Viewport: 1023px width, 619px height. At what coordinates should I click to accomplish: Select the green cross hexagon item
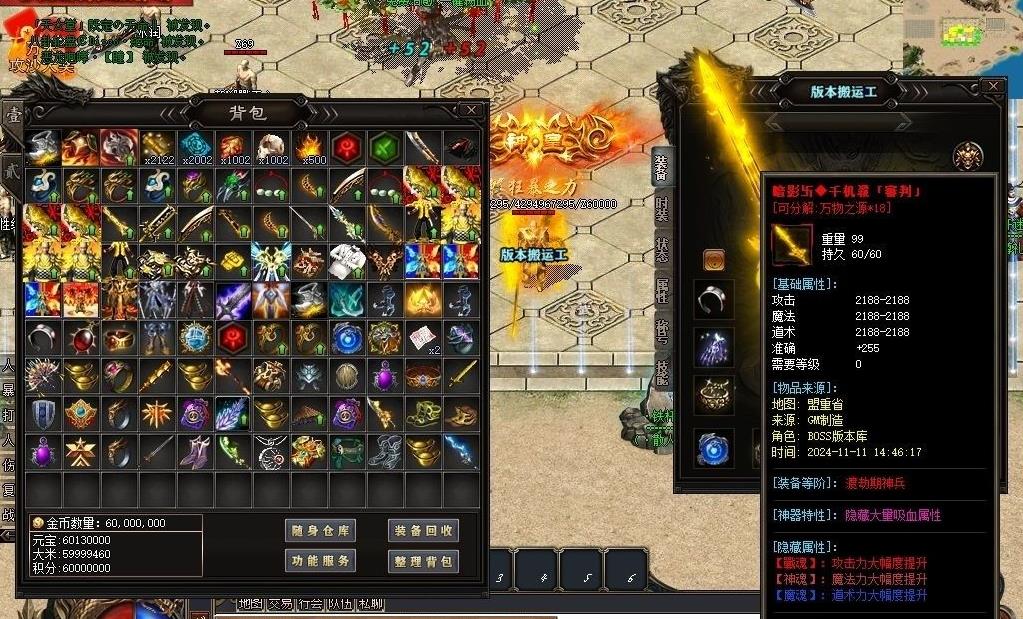pyautogui.click(x=385, y=147)
